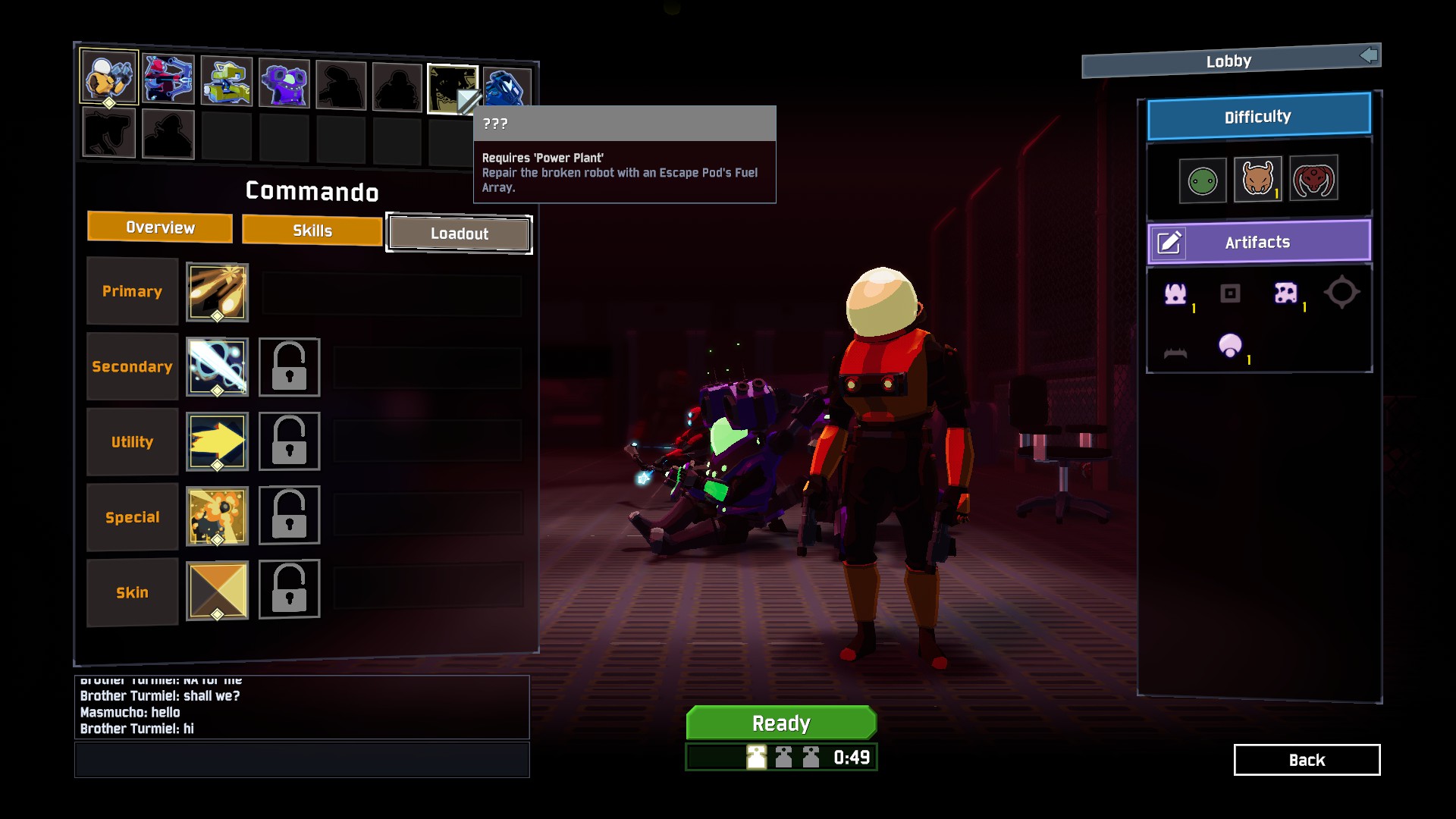Screen dimensions: 1456x819
Task: Click the chat message input field
Action: click(x=301, y=759)
